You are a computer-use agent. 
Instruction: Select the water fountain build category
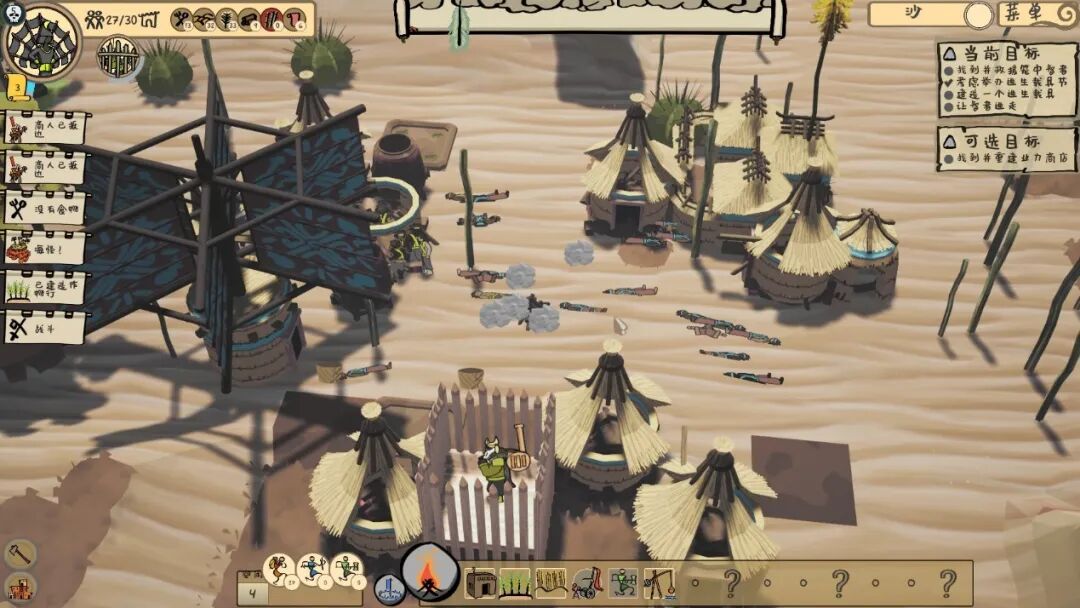coord(389,588)
